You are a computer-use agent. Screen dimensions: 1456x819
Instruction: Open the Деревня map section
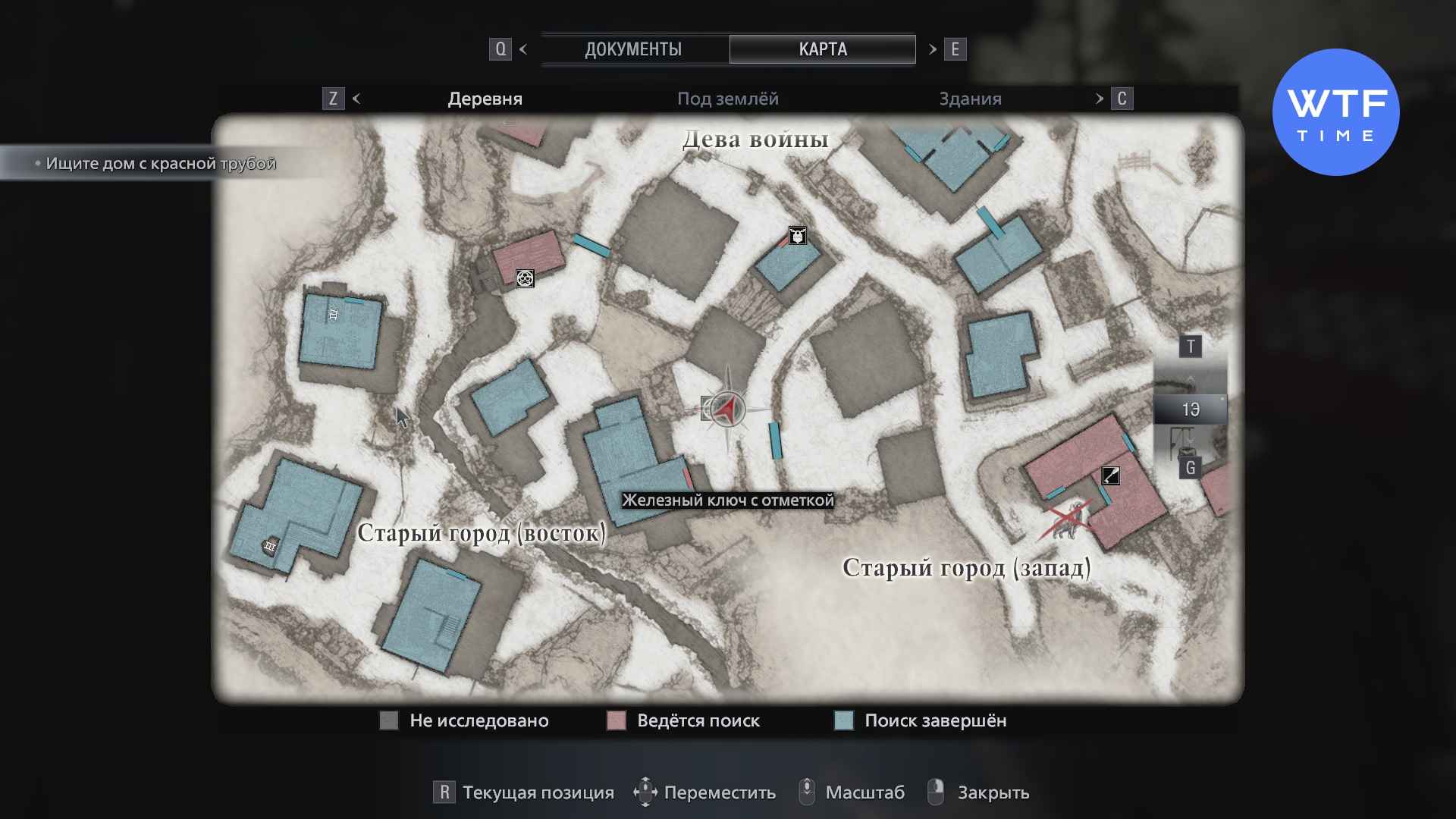[x=485, y=99]
